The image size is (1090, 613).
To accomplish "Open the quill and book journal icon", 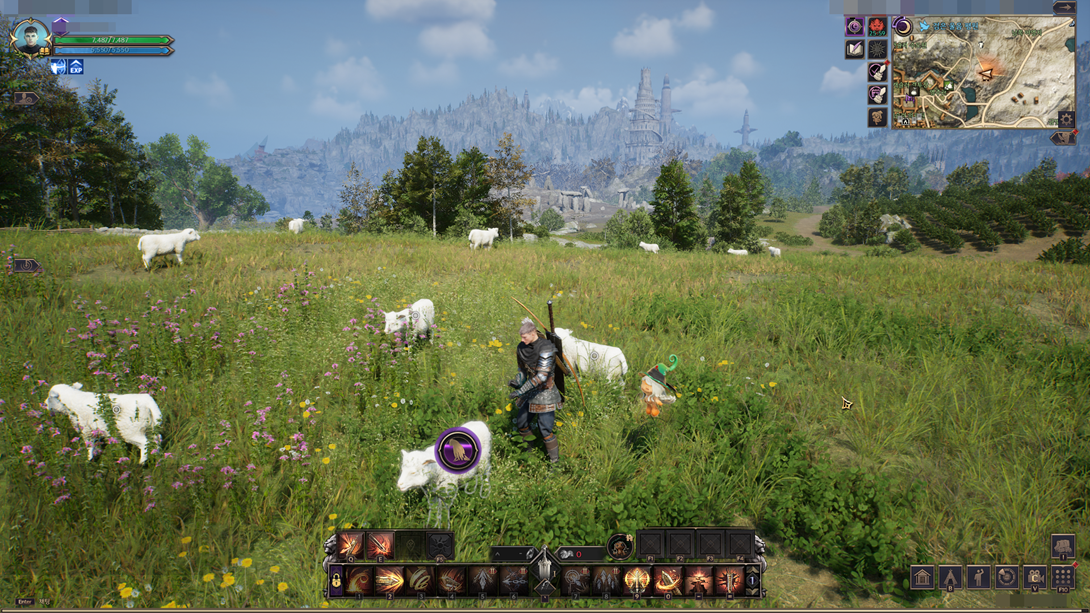I will (x=855, y=49).
